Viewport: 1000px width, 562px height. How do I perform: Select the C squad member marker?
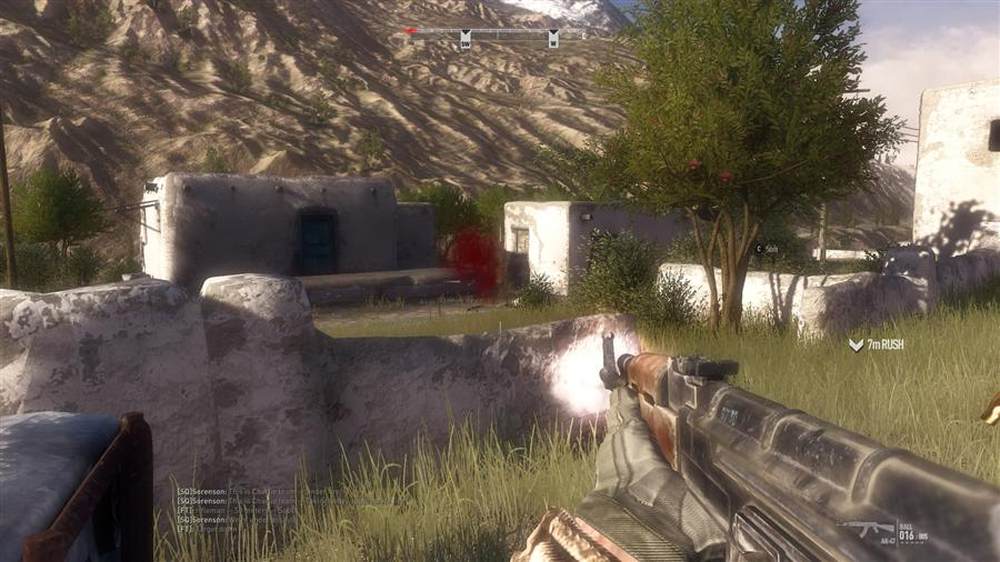760,247
